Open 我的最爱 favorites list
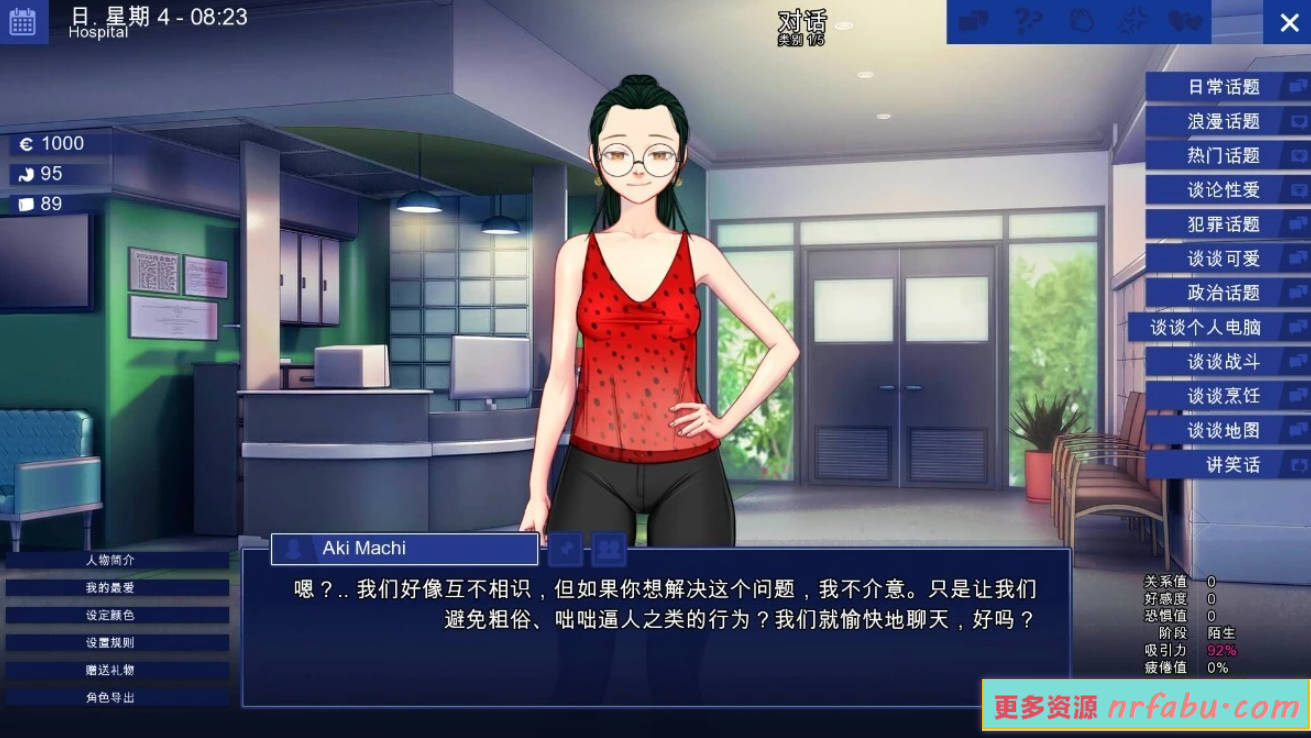Viewport: 1311px width, 738px height. 112,586
